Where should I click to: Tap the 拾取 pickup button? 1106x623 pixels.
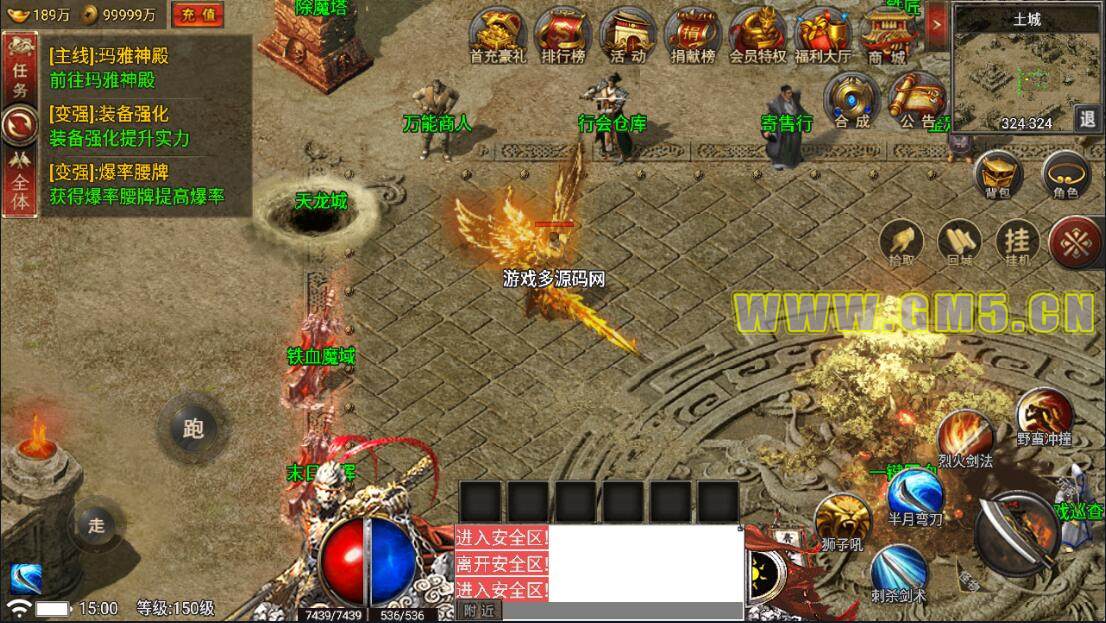click(x=901, y=243)
